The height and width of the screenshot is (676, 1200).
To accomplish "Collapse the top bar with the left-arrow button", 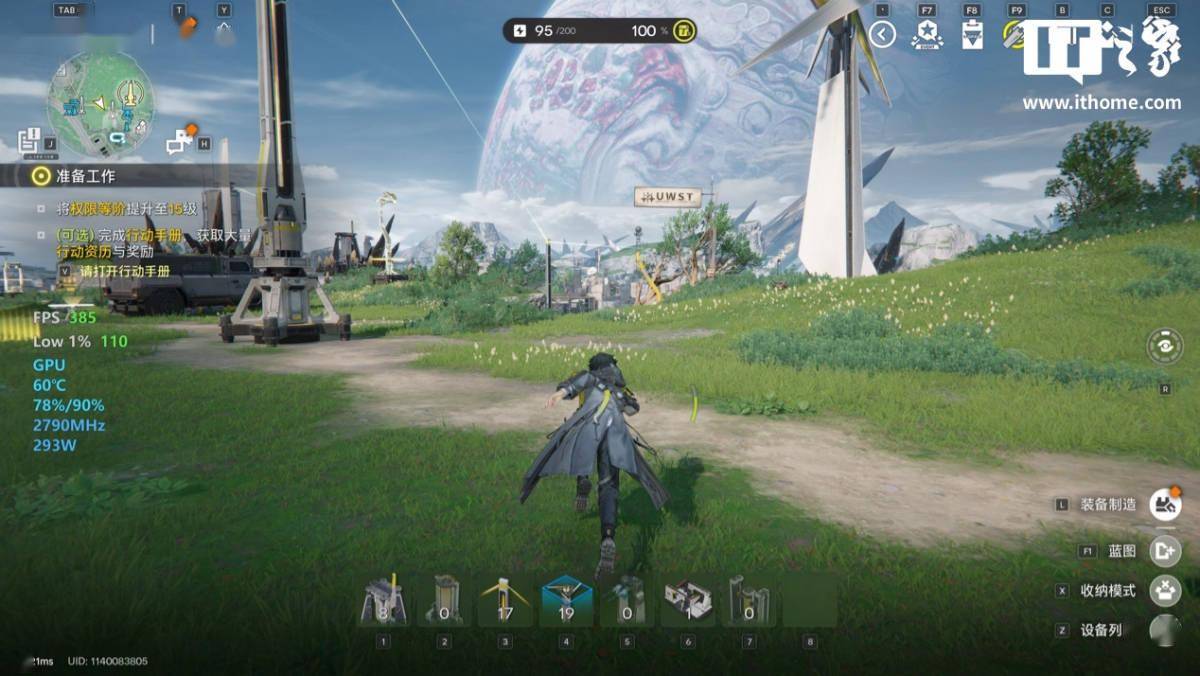I will coord(882,35).
